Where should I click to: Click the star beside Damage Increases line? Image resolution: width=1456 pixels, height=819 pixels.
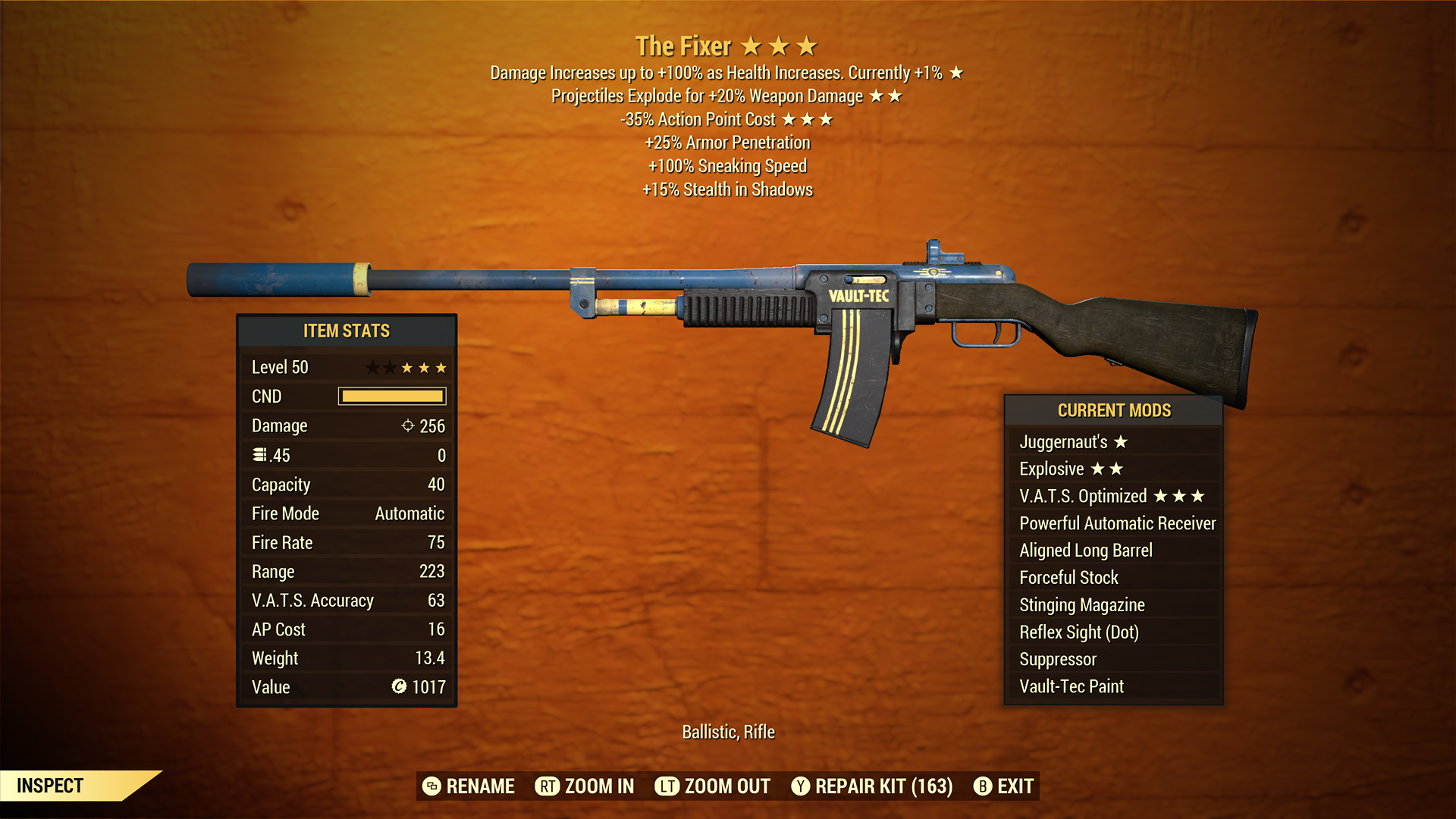pyautogui.click(x=955, y=73)
